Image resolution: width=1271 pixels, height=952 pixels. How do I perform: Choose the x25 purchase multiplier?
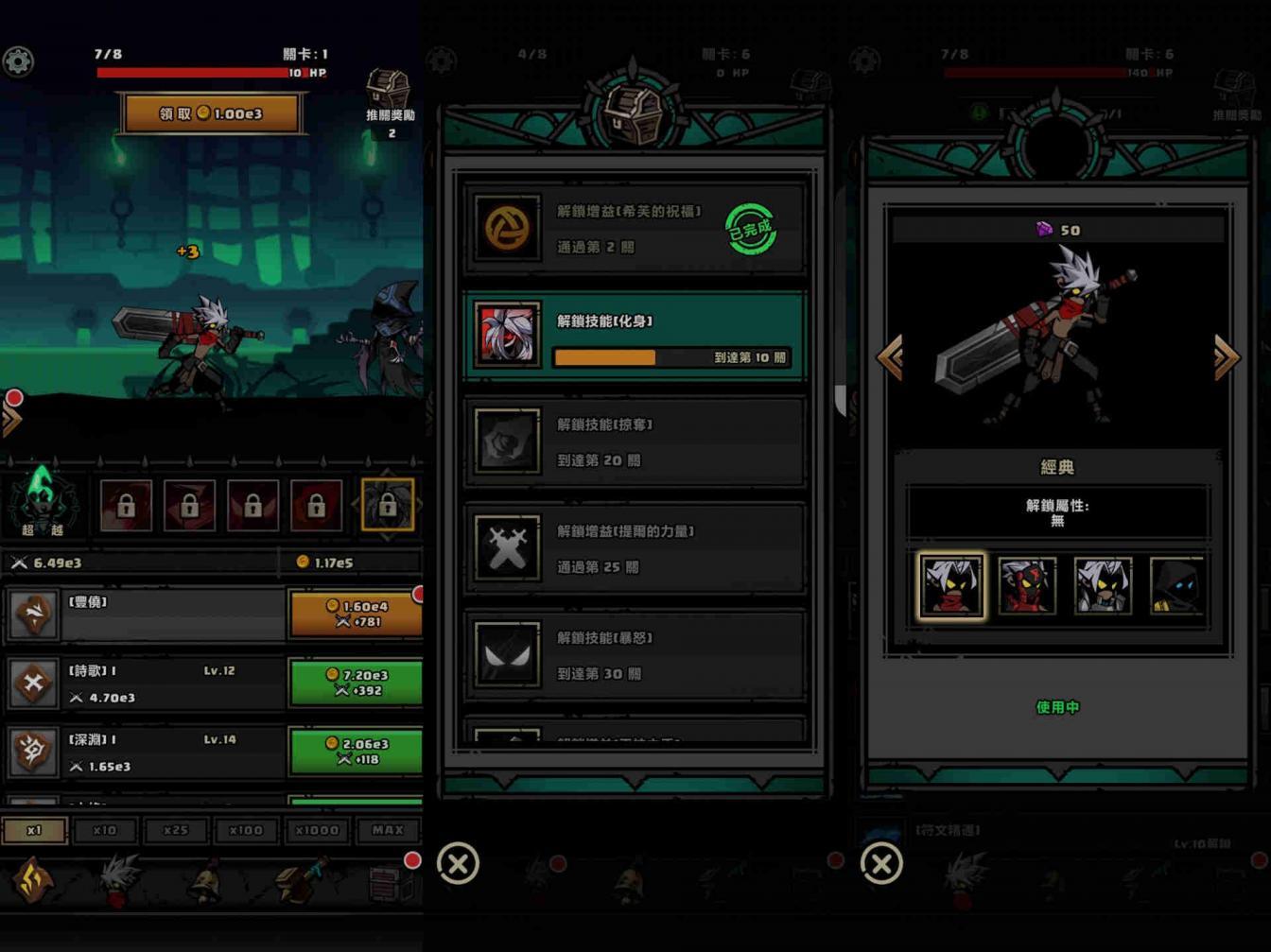[x=176, y=830]
